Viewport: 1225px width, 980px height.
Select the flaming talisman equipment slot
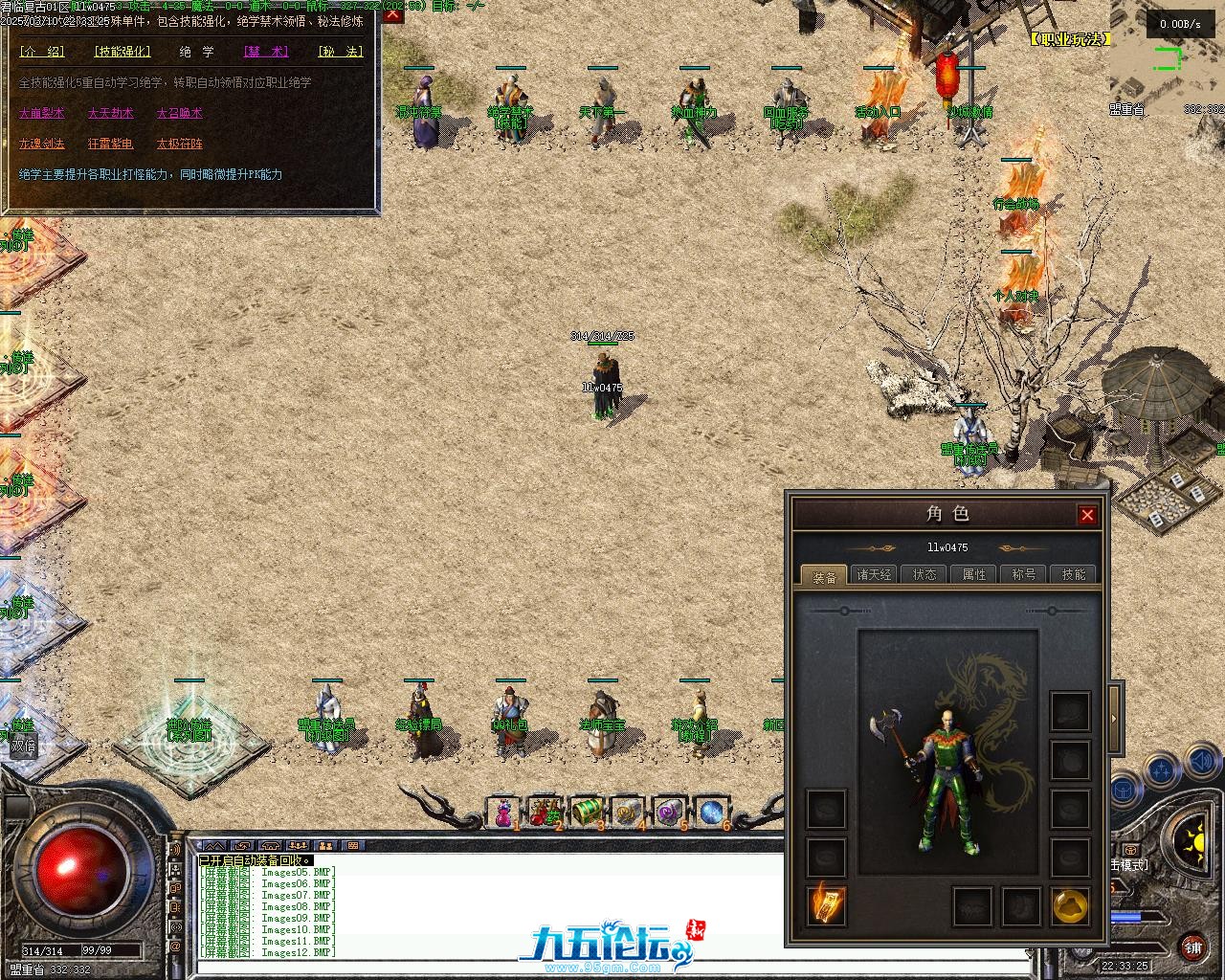826,905
